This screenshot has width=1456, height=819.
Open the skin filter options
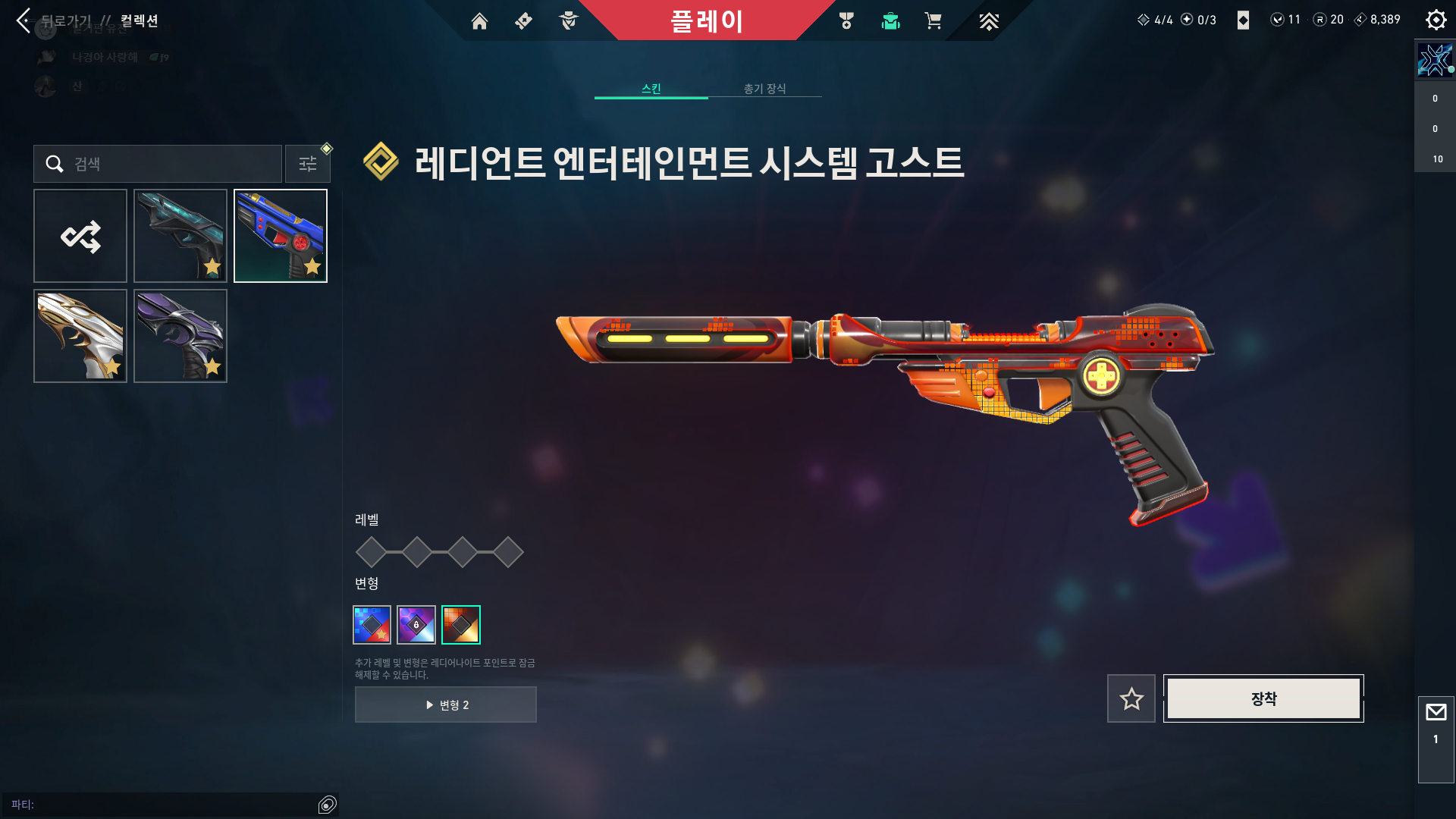(308, 164)
